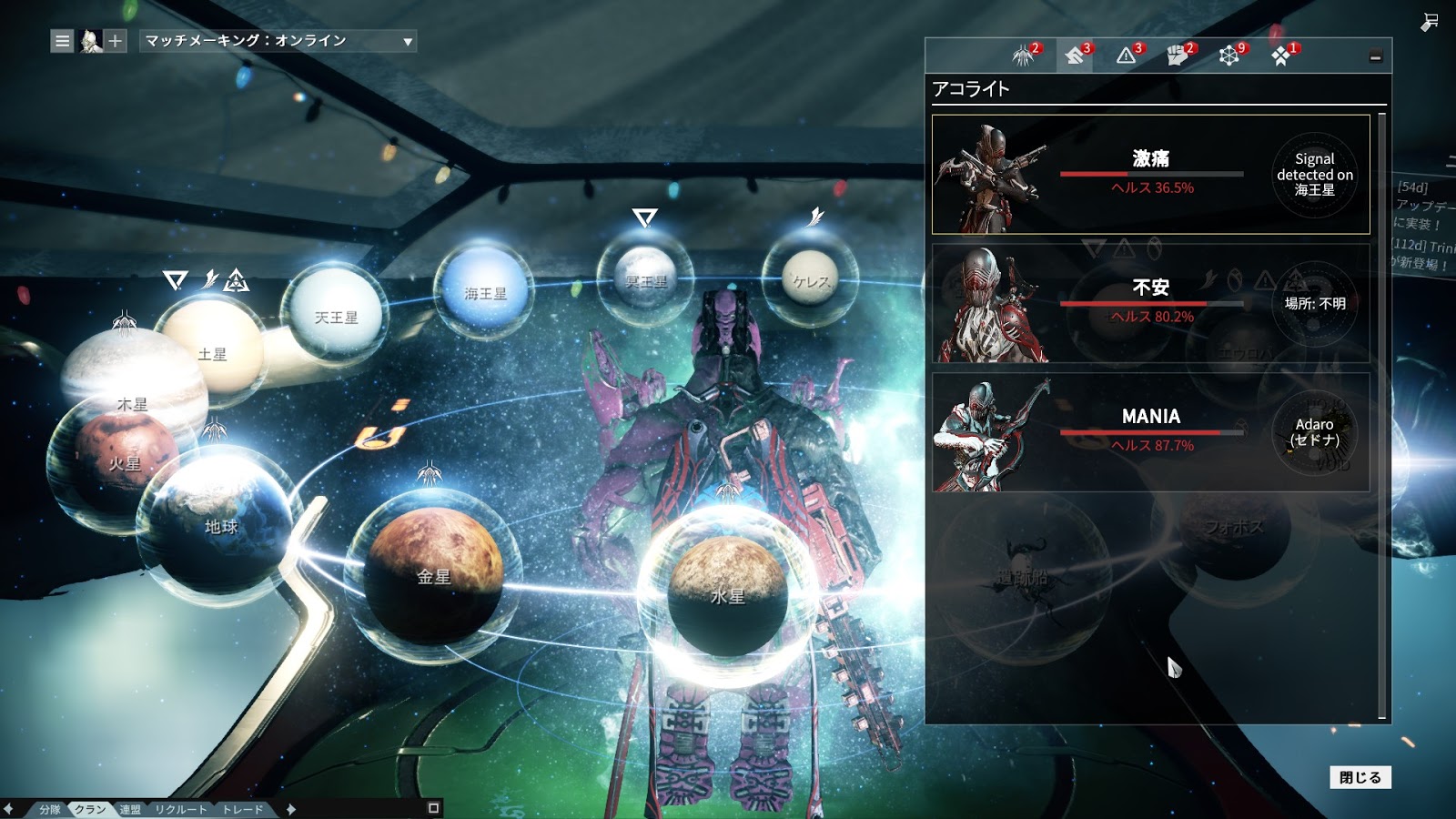Open the hamburger main menu

click(62, 41)
